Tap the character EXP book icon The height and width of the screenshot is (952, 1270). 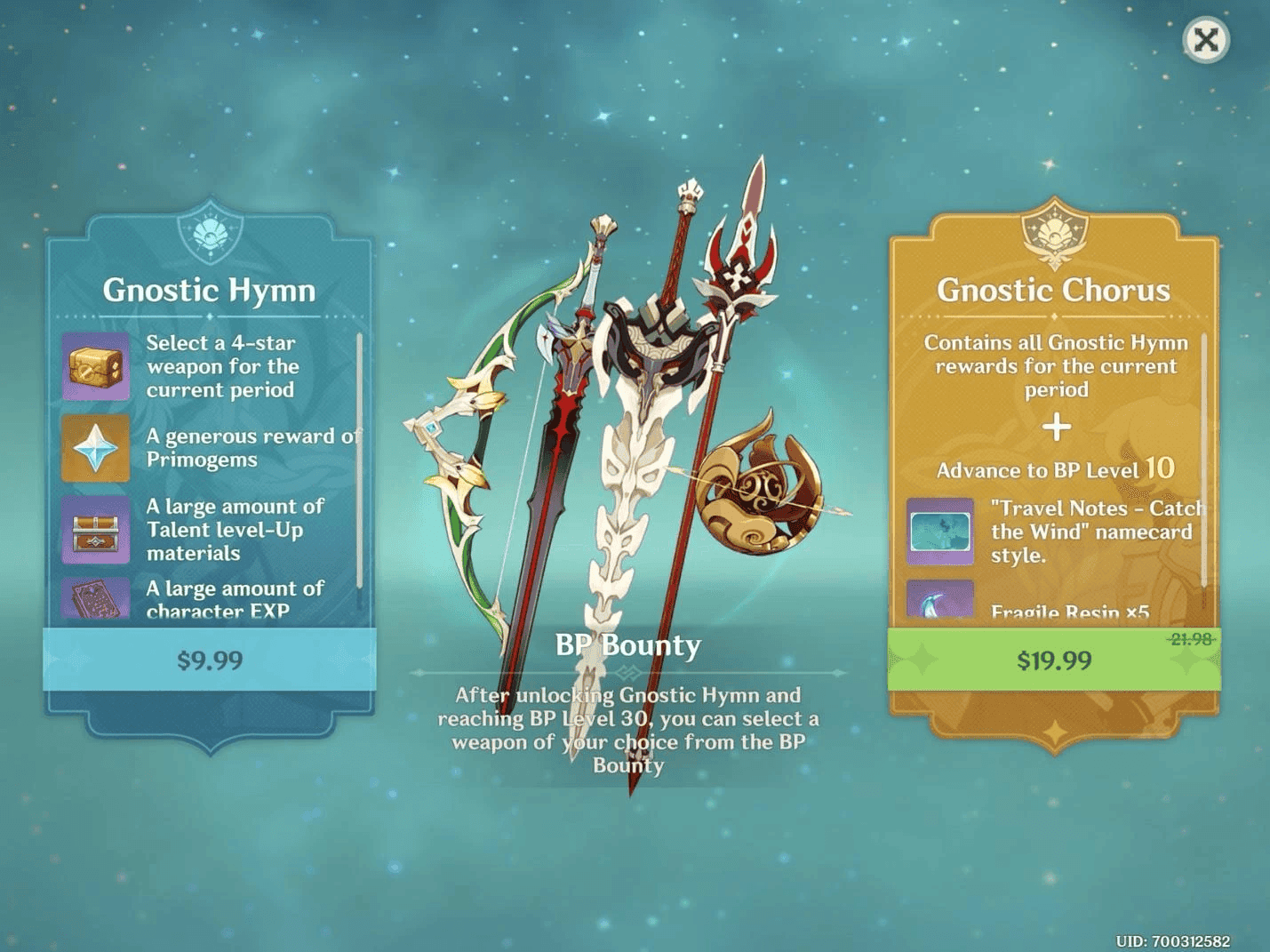pos(96,601)
